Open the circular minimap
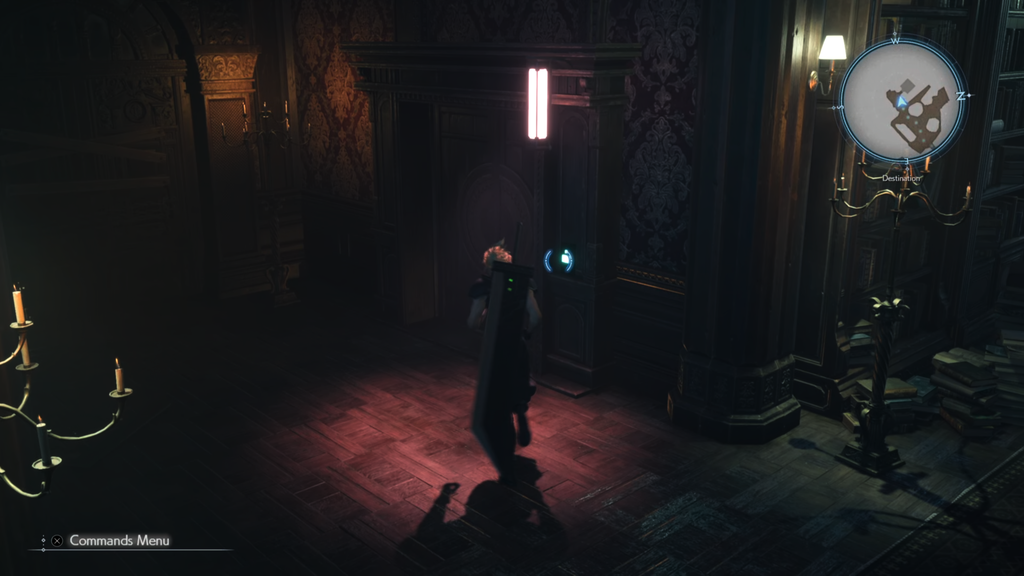 click(903, 100)
